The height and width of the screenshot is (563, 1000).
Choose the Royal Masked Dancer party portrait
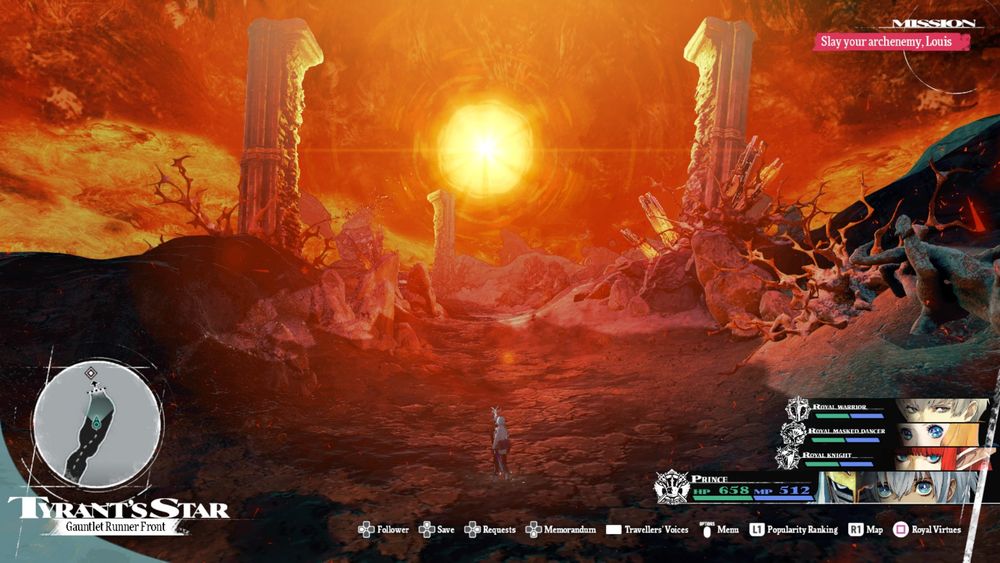(940, 434)
